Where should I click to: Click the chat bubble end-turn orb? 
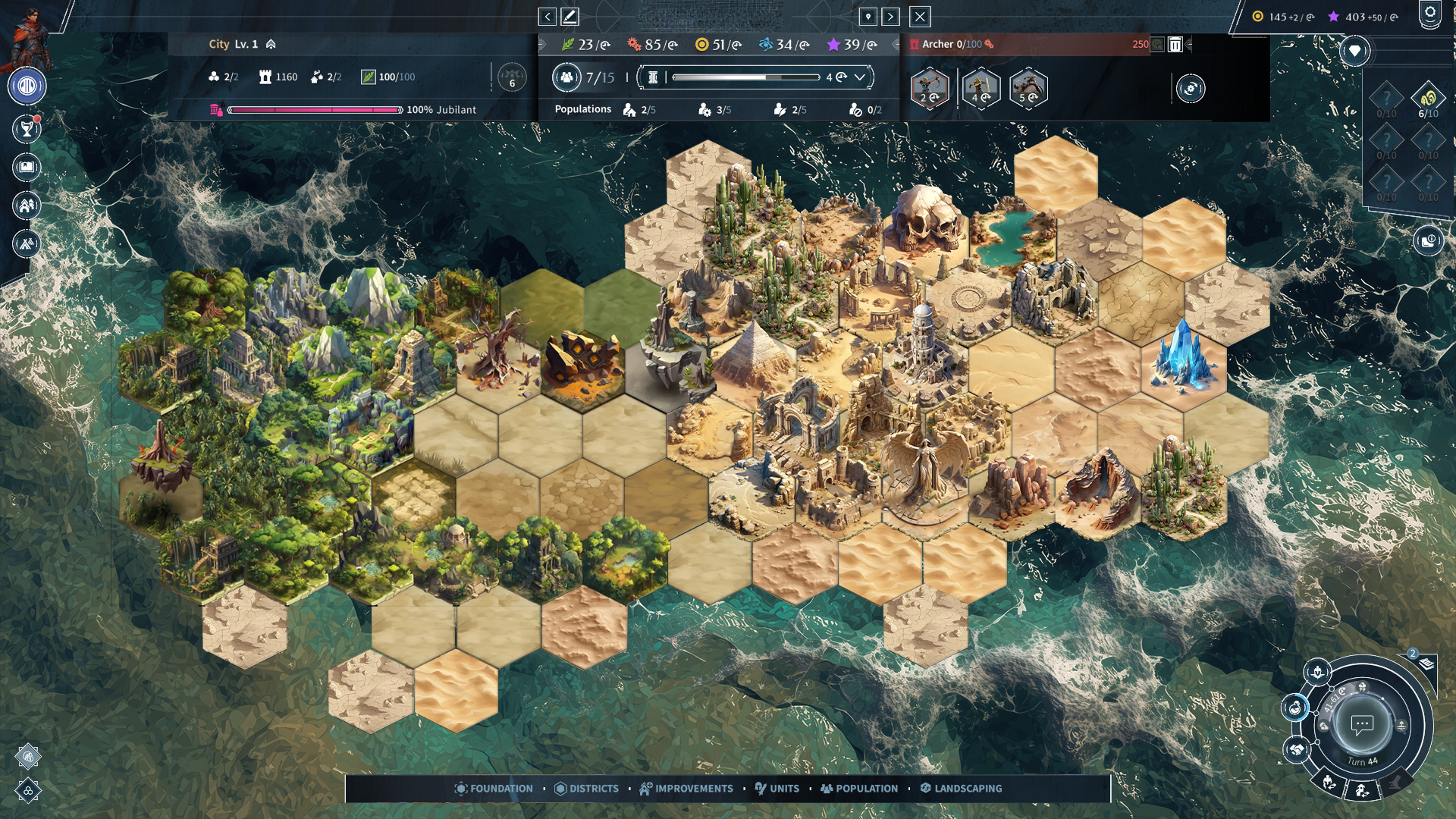pos(1362,724)
